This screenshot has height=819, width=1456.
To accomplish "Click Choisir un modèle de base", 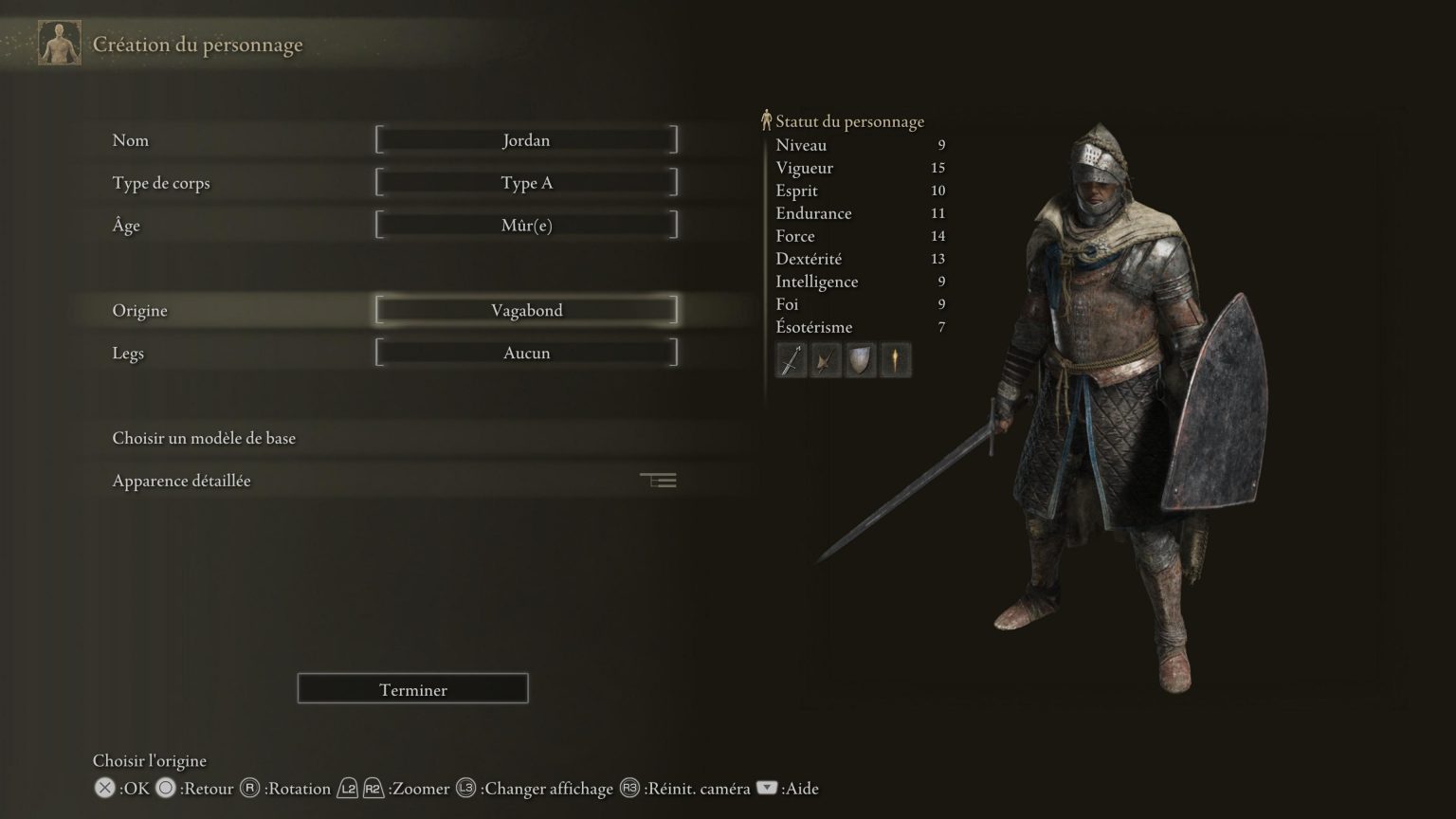I will [204, 438].
